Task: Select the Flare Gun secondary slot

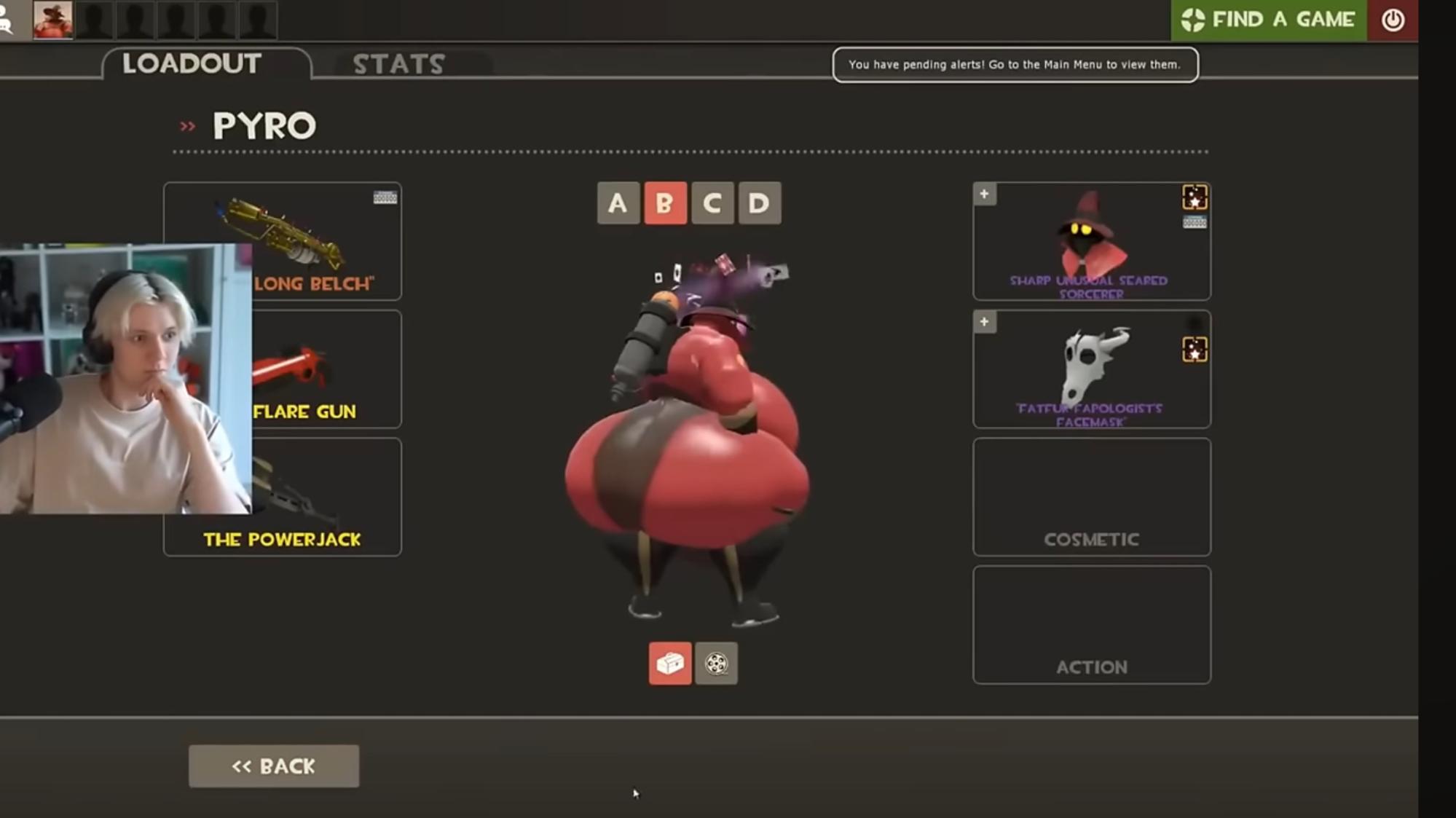Action: [x=326, y=369]
